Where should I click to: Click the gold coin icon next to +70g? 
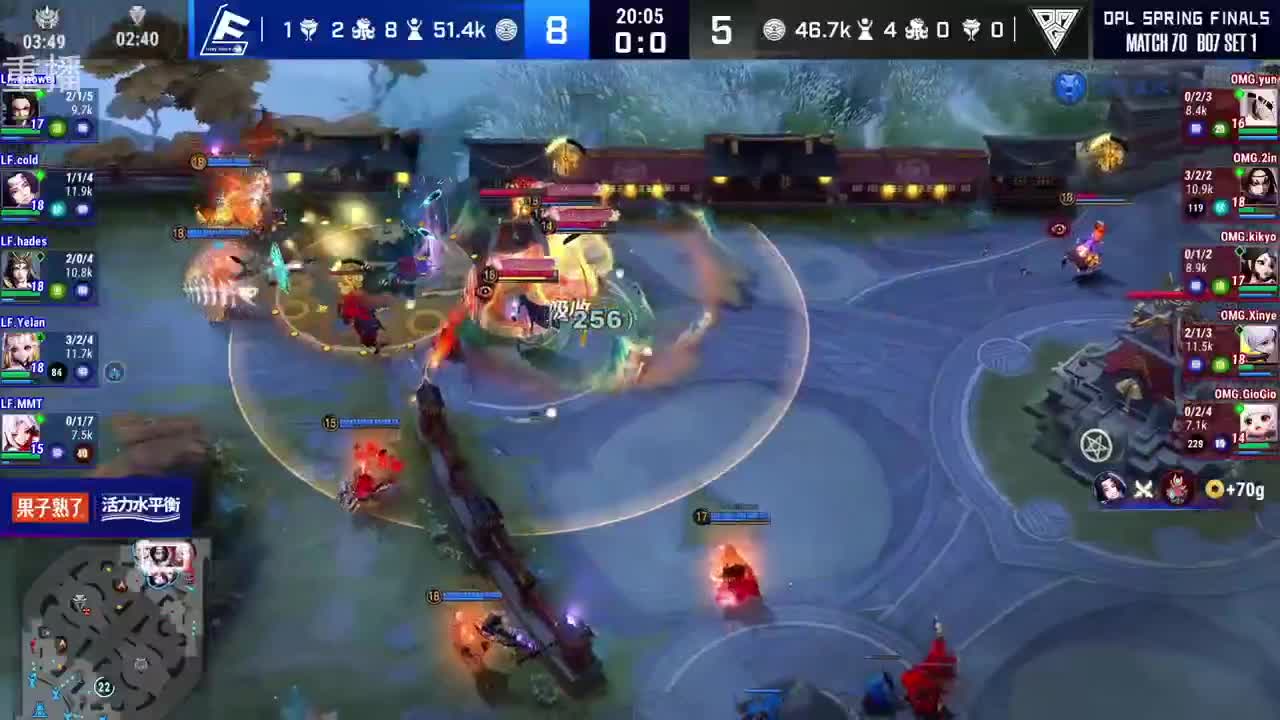point(1216,489)
